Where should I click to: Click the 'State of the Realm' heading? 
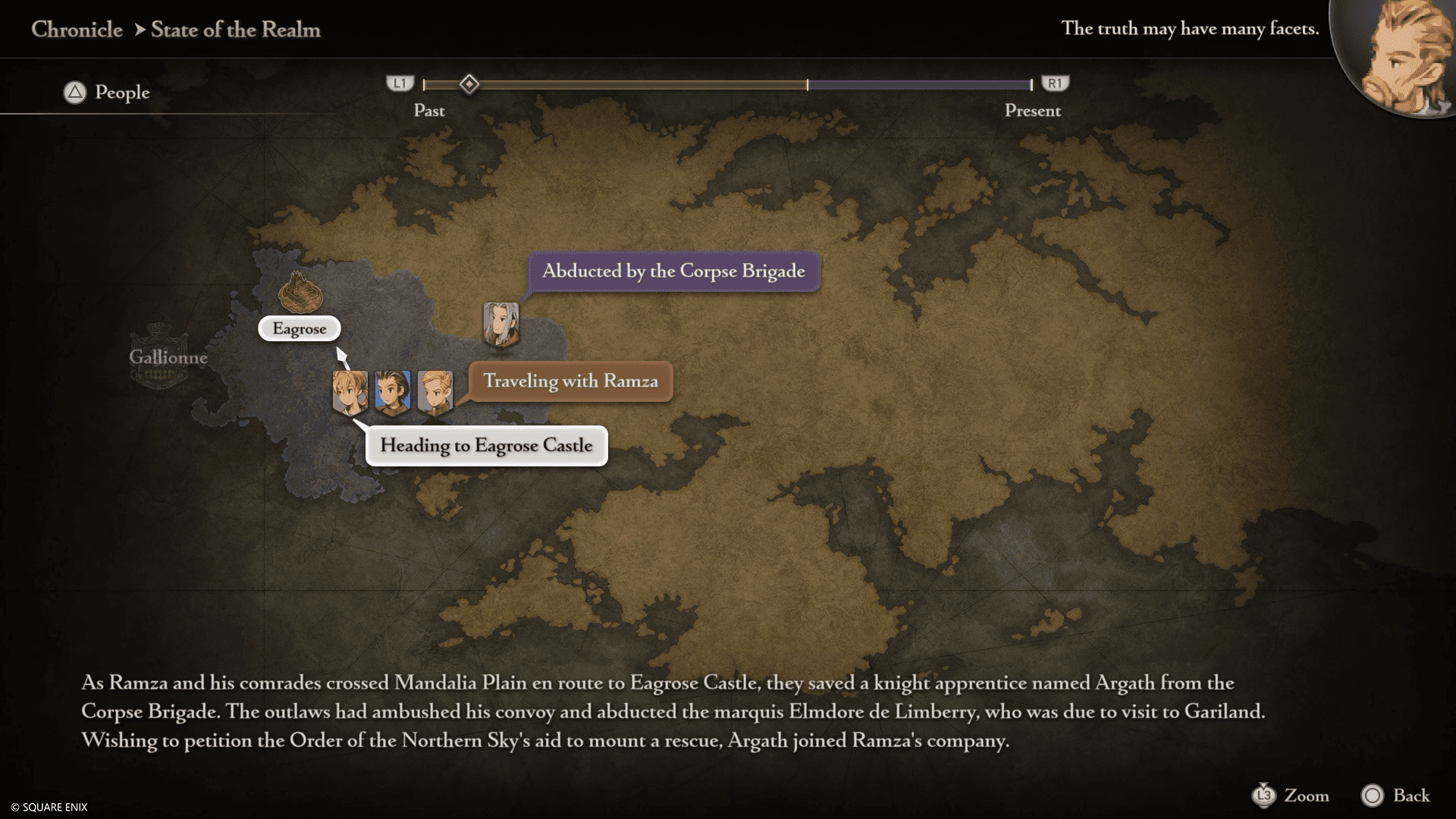[x=237, y=30]
